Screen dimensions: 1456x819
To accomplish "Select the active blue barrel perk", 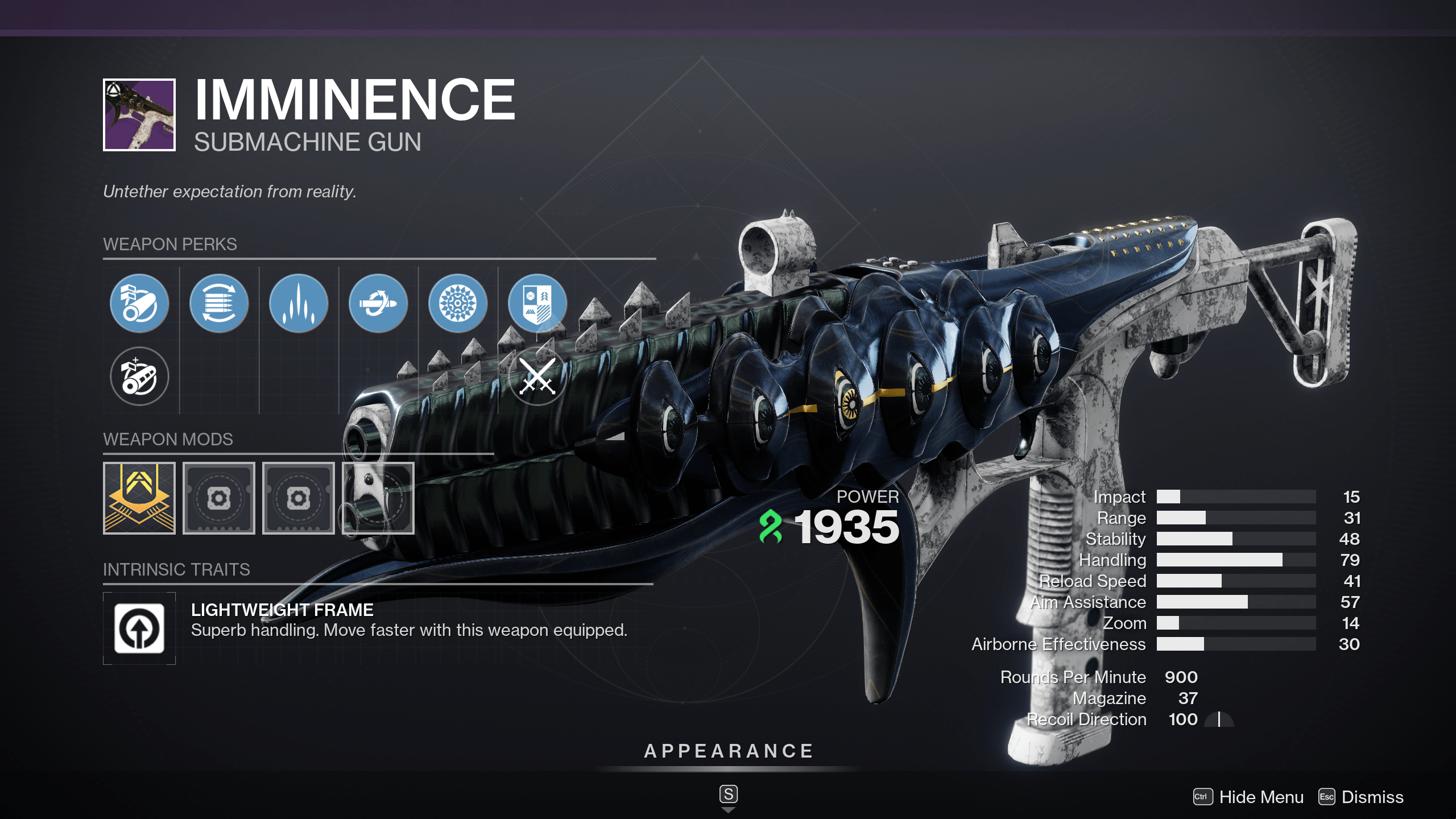I will point(139,303).
